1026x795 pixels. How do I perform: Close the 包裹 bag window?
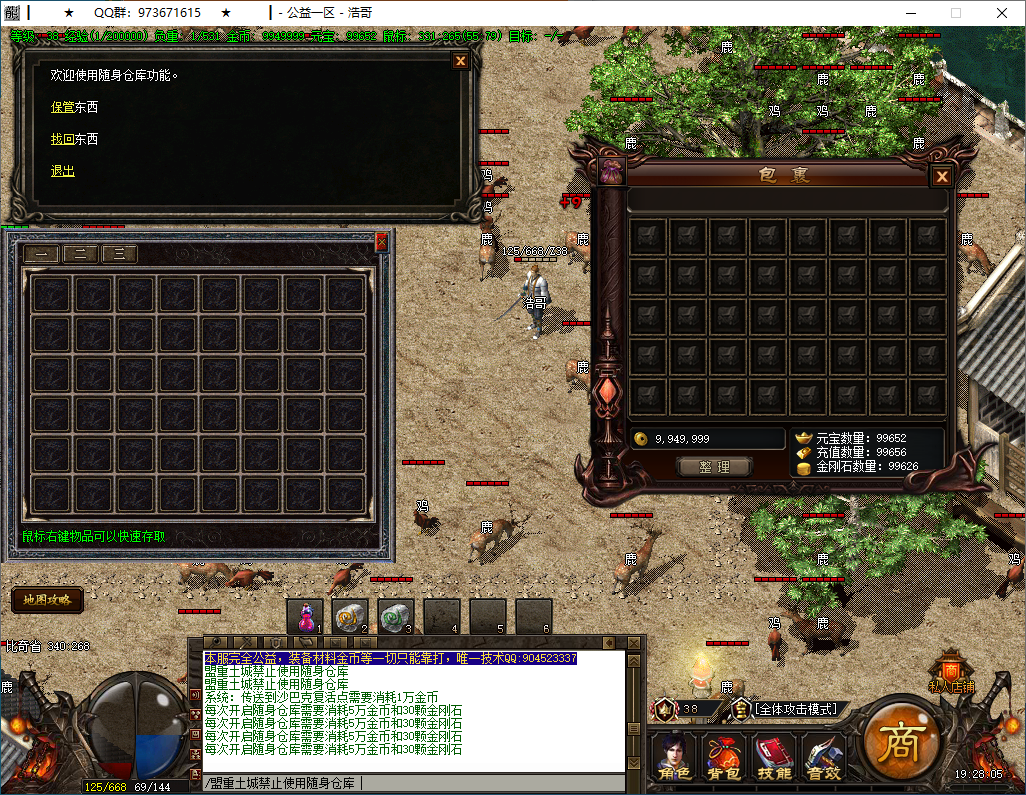pos(941,178)
